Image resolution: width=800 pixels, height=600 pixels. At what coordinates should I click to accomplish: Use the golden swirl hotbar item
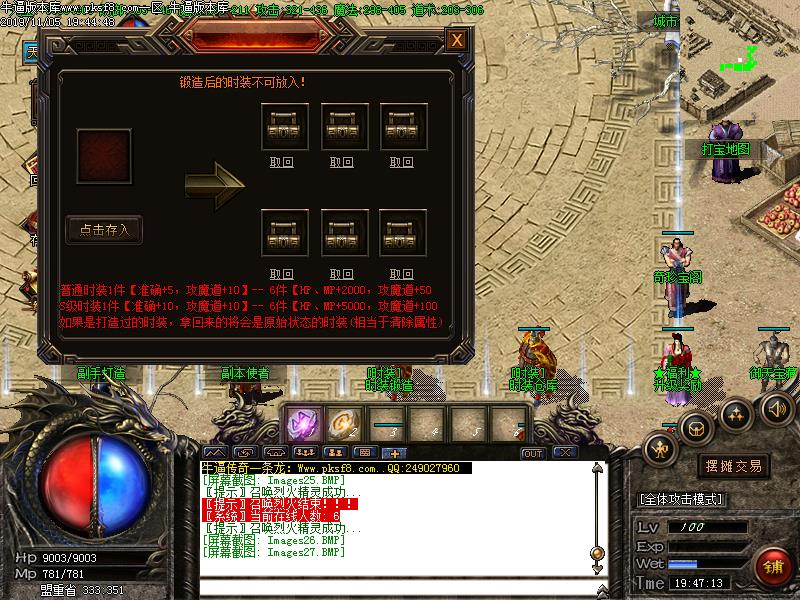click(x=344, y=424)
